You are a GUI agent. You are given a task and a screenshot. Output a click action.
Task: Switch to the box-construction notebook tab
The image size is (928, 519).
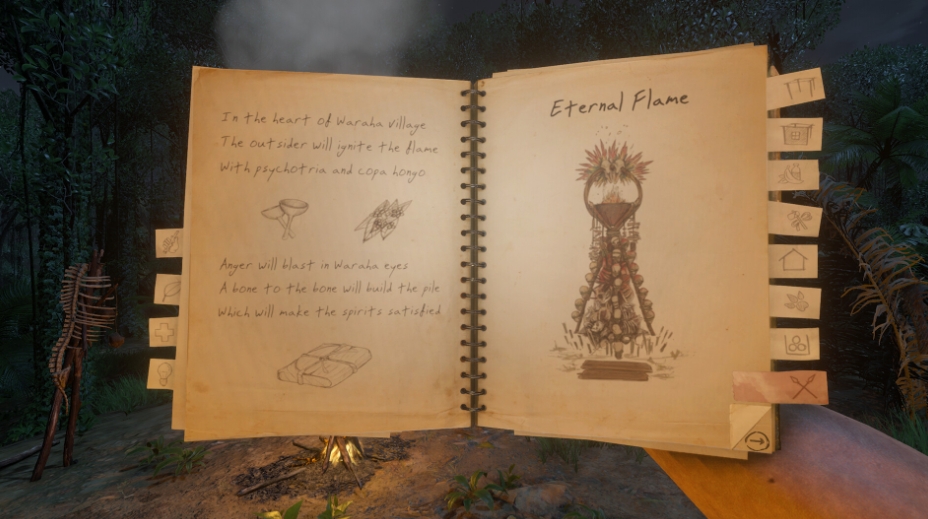(x=796, y=133)
